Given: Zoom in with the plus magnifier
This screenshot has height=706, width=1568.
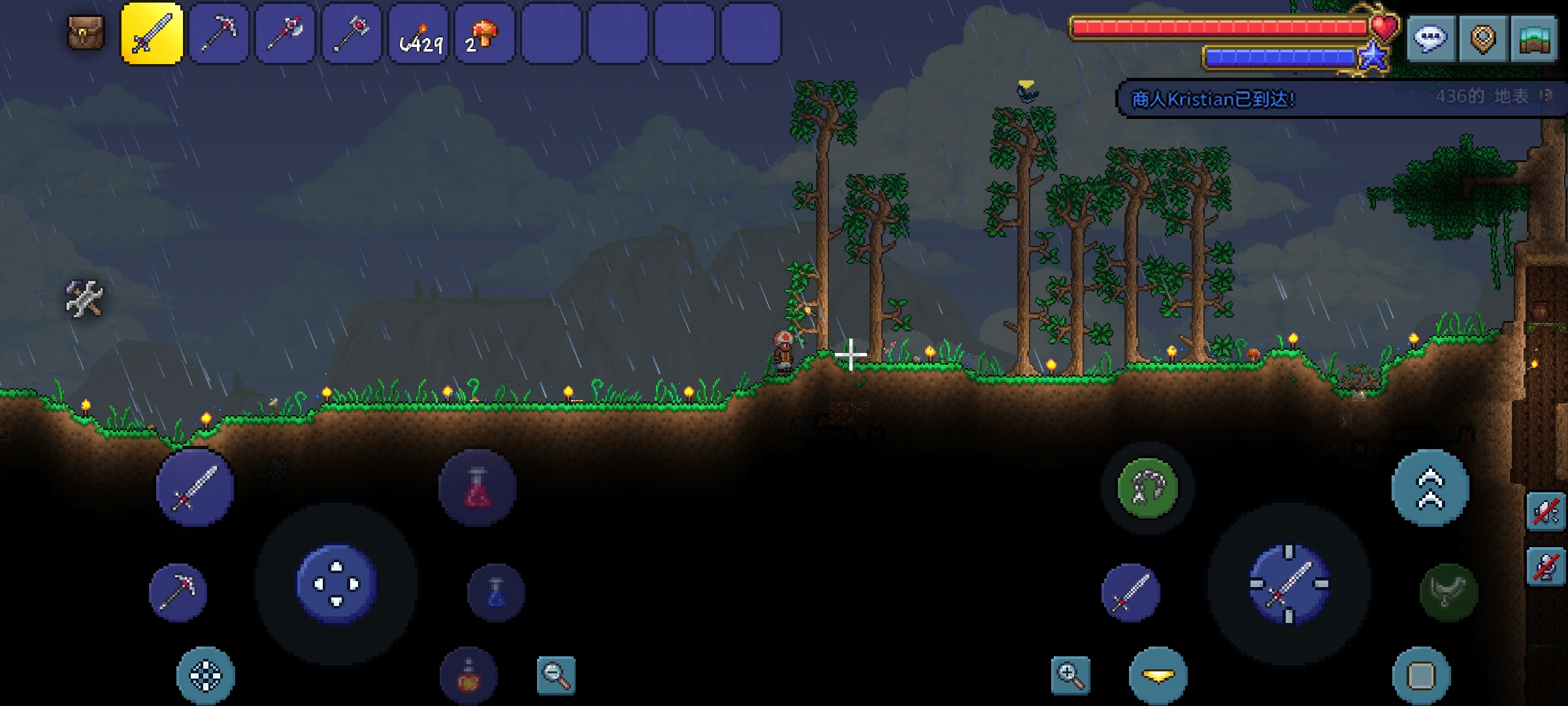Looking at the screenshot, I should pos(1070,675).
